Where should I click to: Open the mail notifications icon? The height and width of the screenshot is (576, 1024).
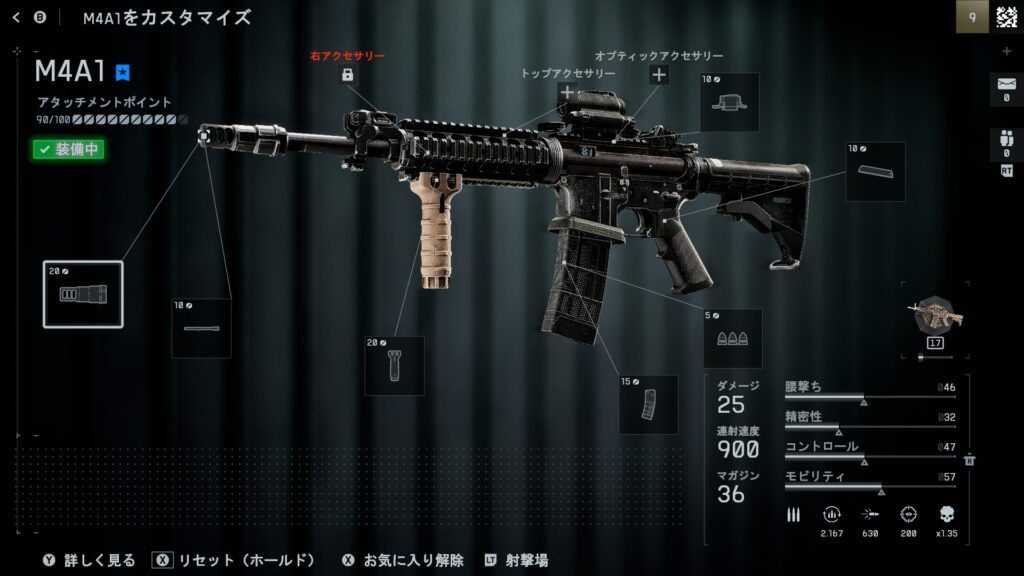coord(1006,89)
